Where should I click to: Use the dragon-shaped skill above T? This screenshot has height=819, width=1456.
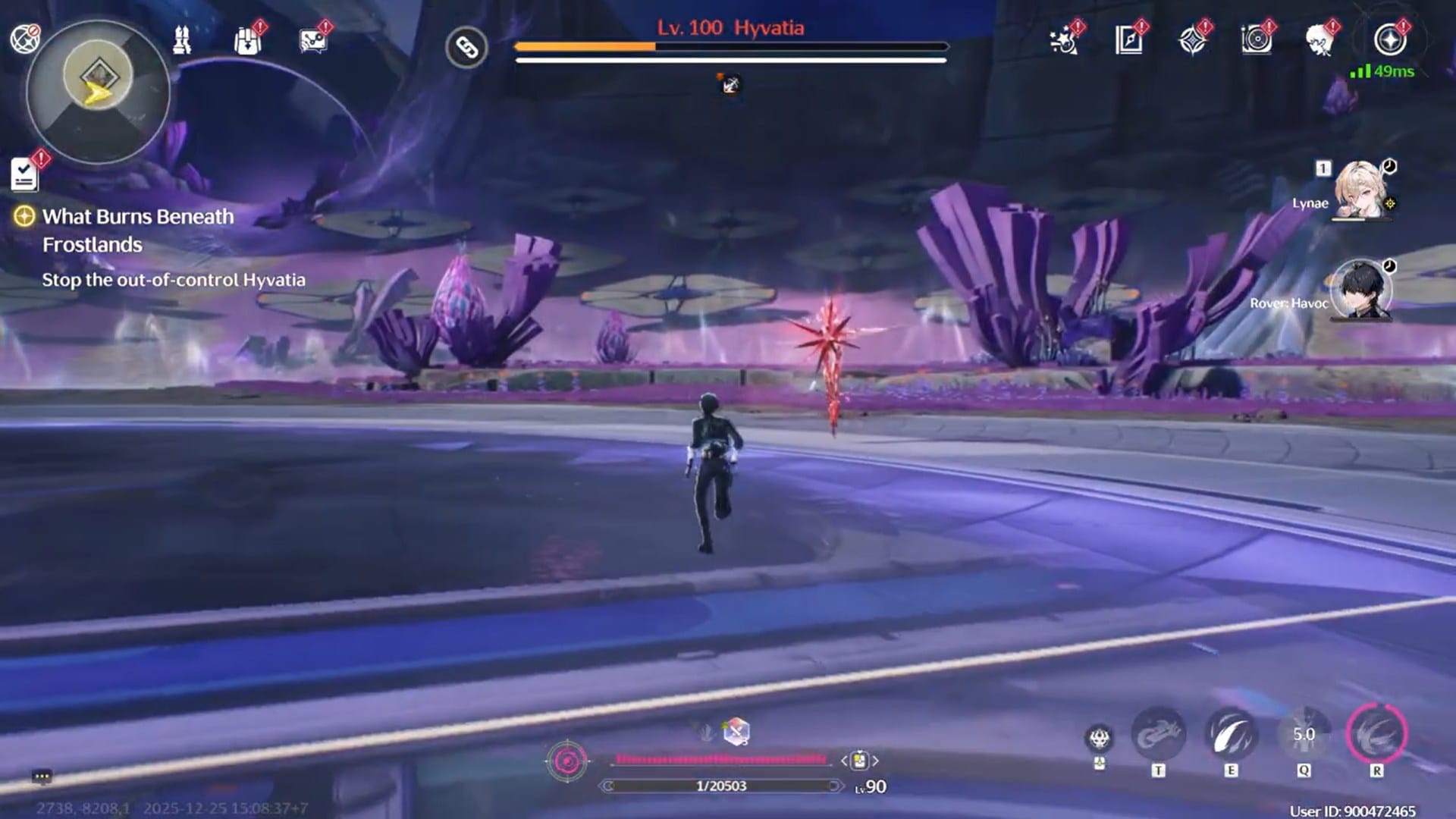click(x=1158, y=734)
